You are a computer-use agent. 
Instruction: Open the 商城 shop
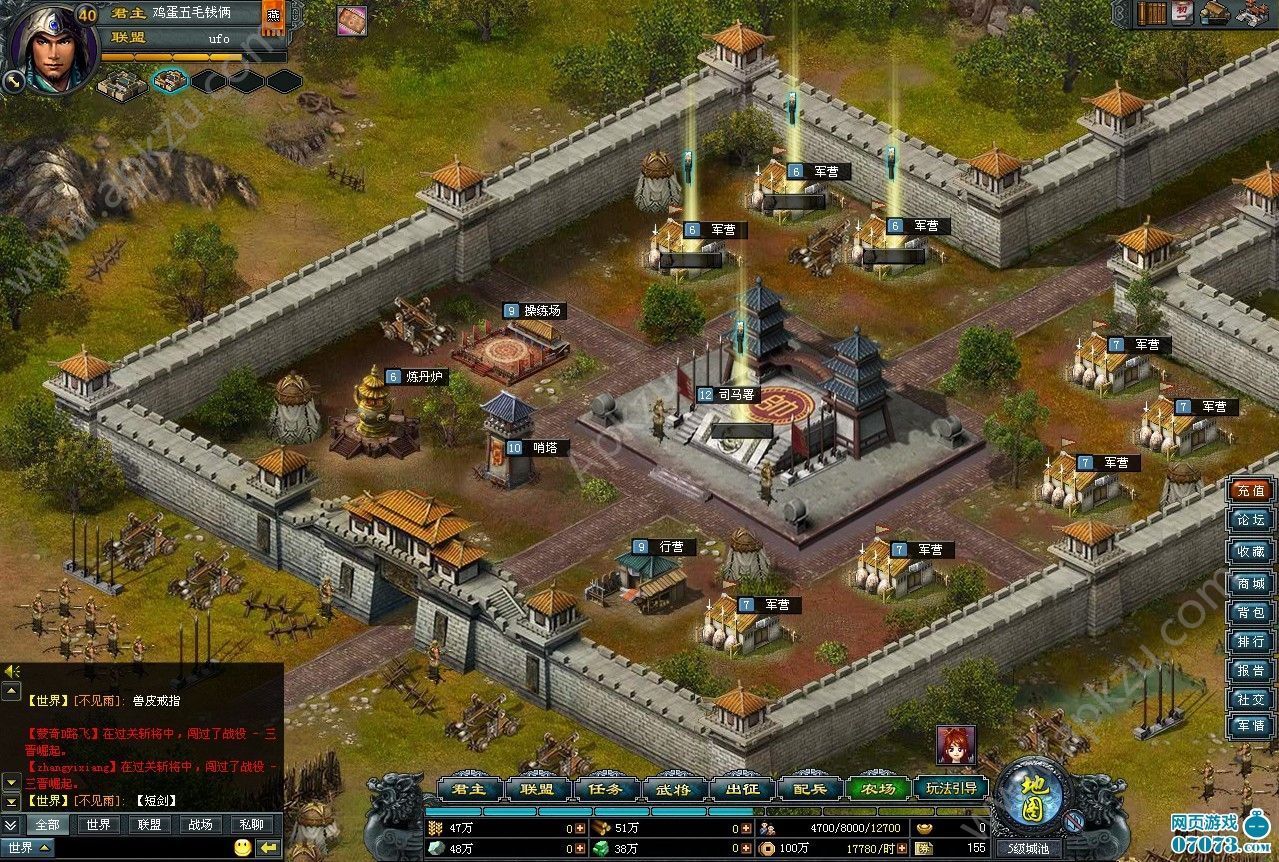pyautogui.click(x=1250, y=583)
